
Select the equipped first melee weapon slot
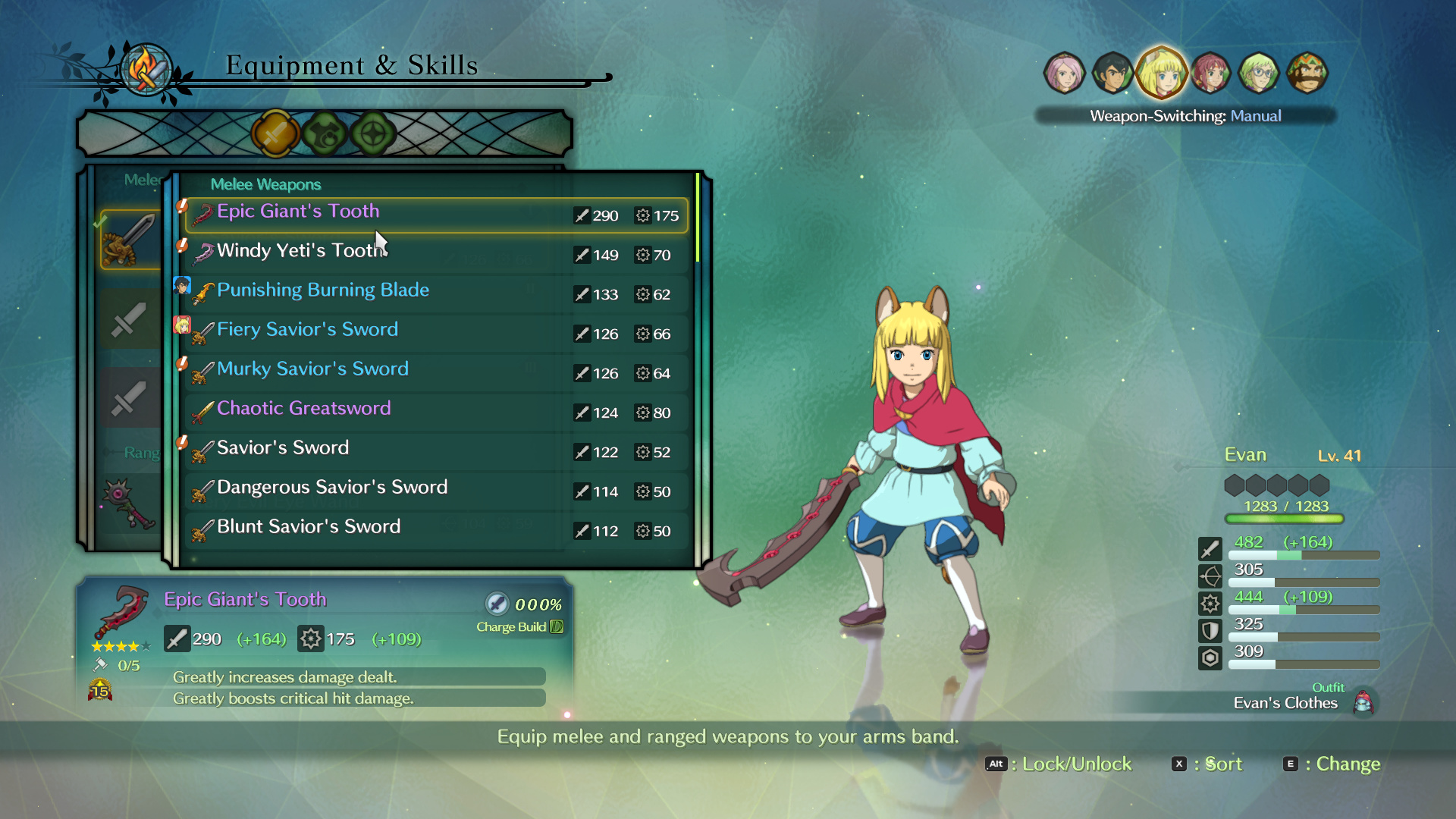coord(130,240)
